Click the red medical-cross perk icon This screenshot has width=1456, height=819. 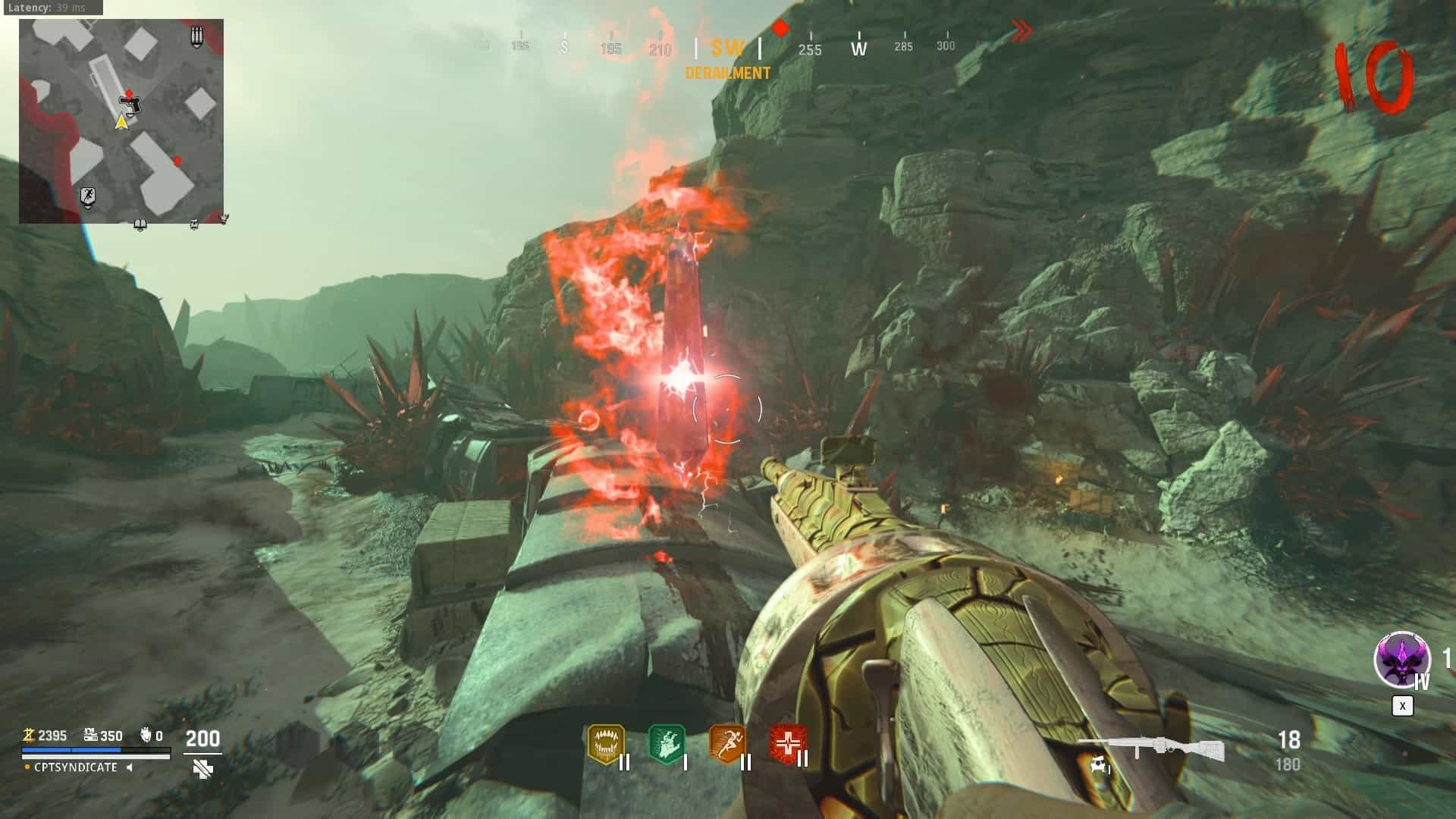click(x=788, y=745)
